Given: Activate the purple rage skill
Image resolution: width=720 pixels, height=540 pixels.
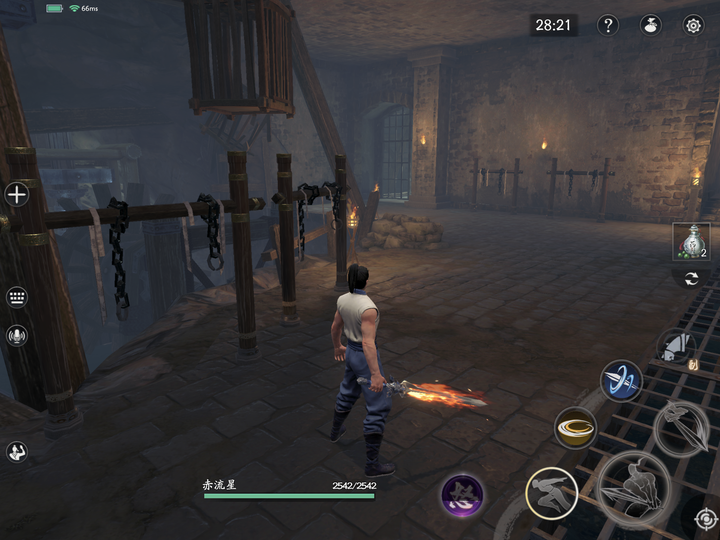Looking at the screenshot, I should pyautogui.click(x=463, y=495).
